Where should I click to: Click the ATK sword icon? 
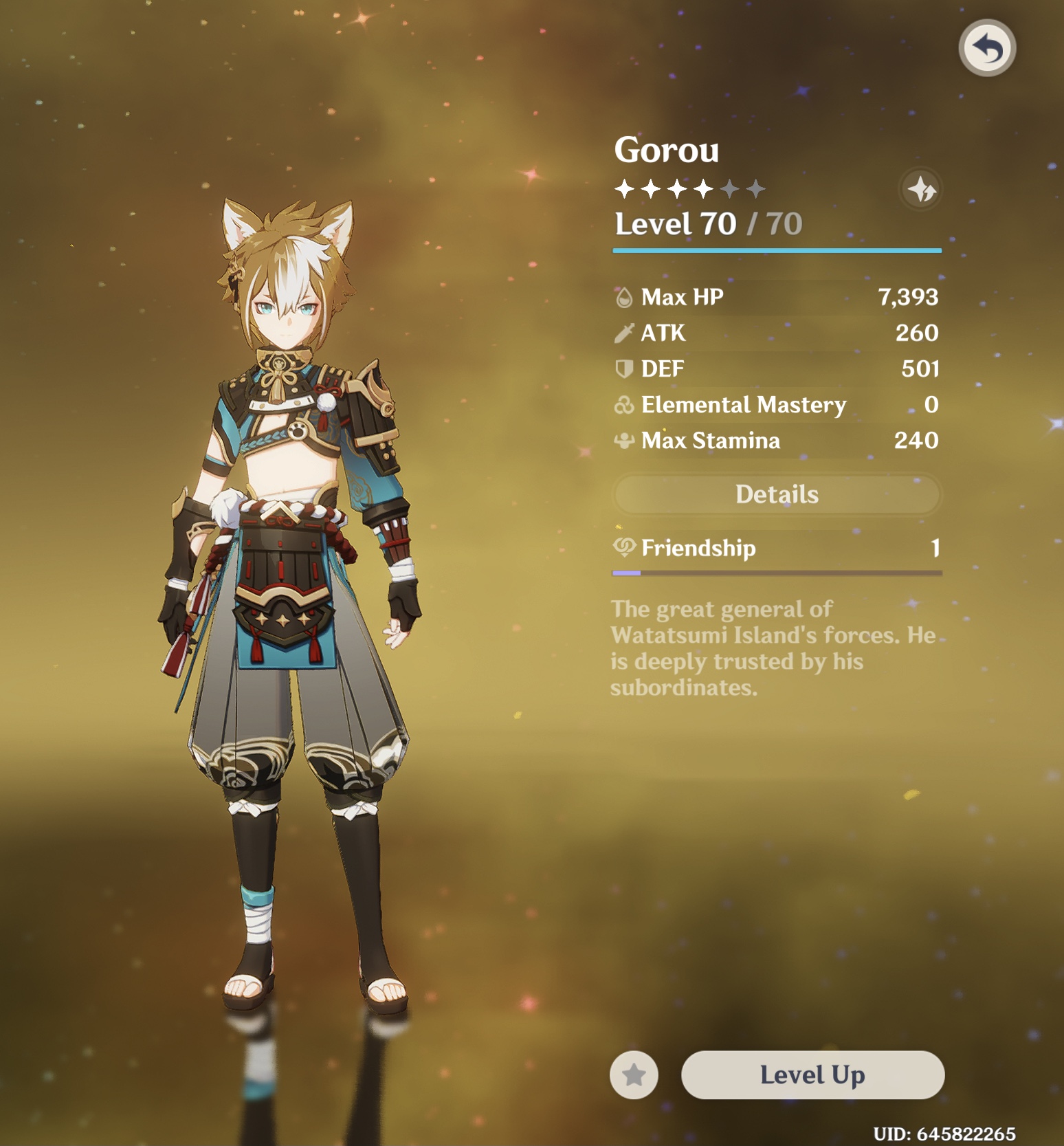[624, 333]
